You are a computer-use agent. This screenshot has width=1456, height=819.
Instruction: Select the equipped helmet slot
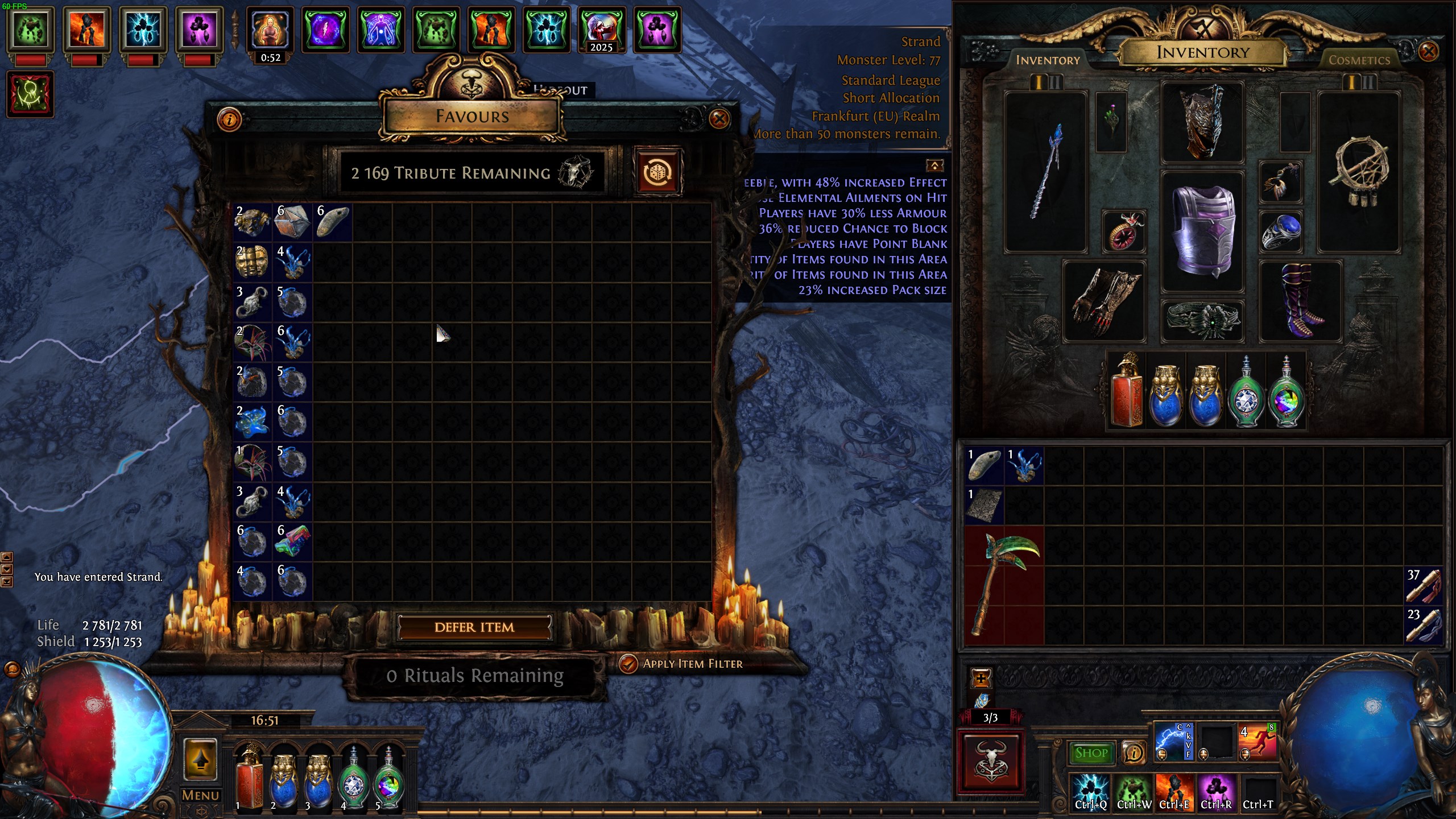pyautogui.click(x=1203, y=121)
